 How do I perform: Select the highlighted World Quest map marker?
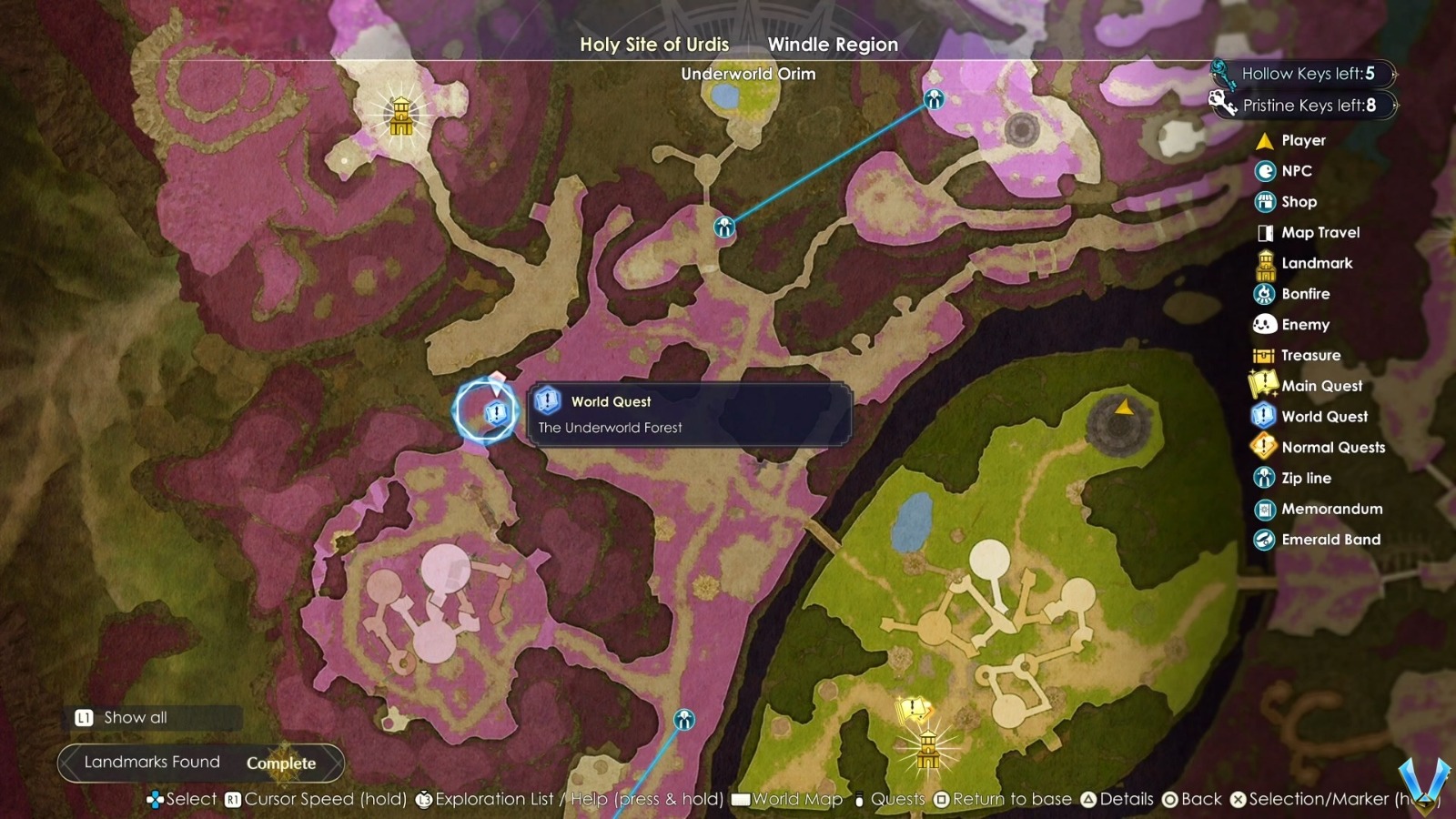(x=496, y=413)
